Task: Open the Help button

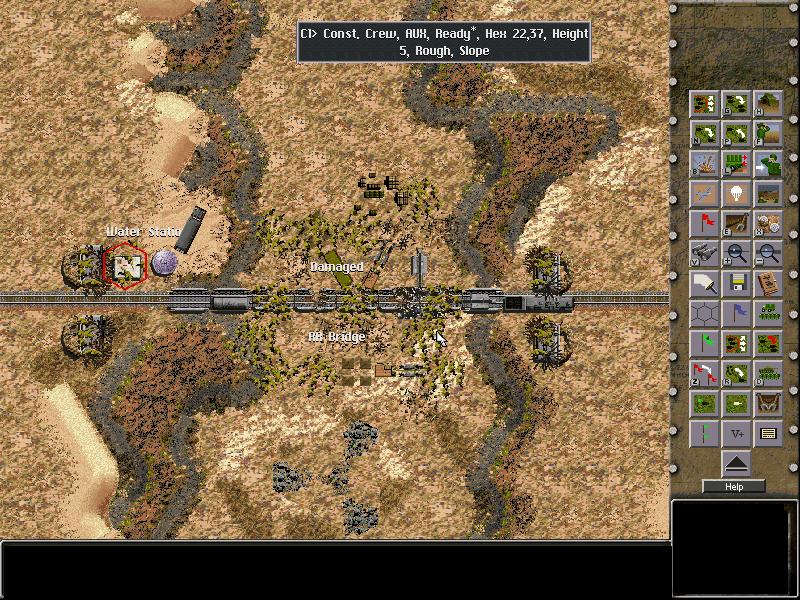Action: click(x=734, y=487)
